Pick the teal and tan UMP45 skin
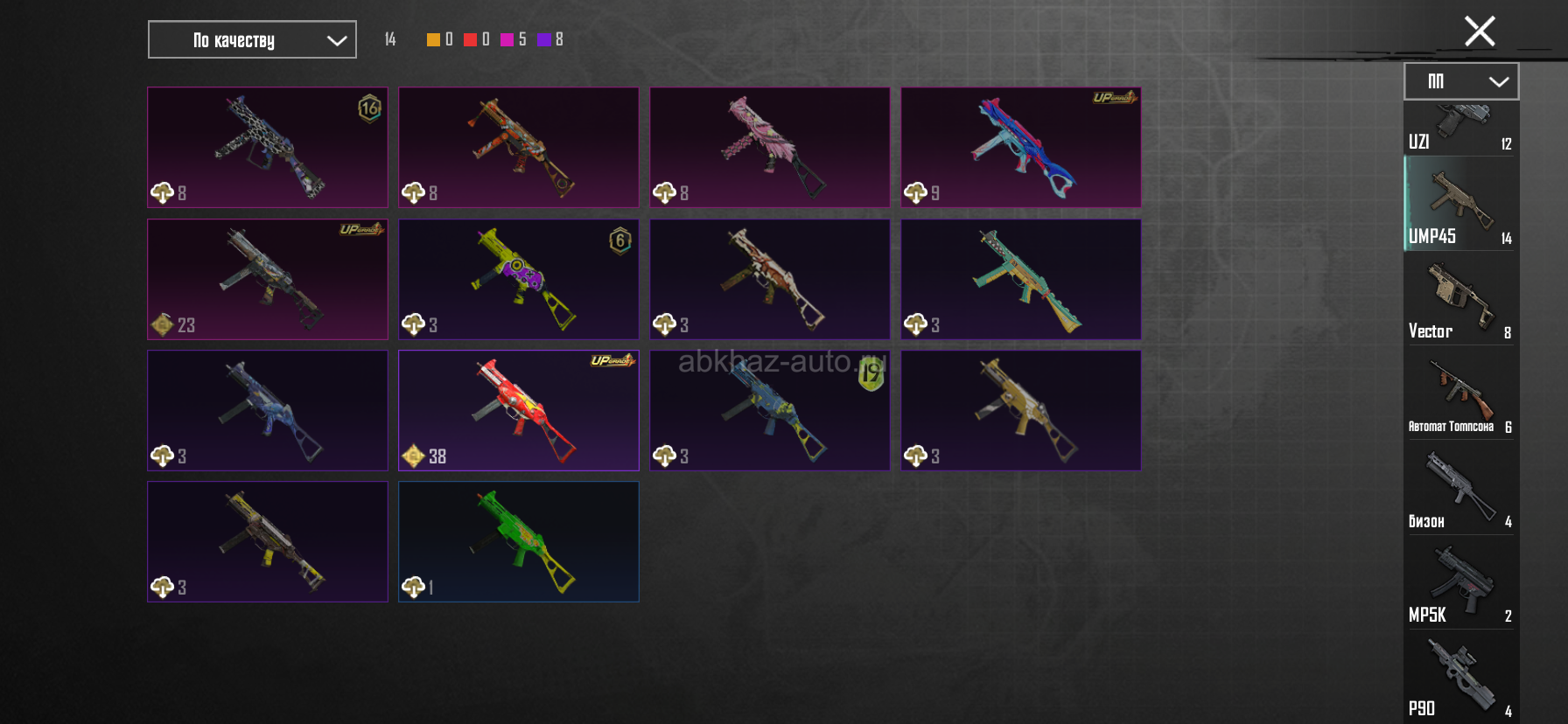The width and height of the screenshot is (1568, 724). [x=1021, y=279]
